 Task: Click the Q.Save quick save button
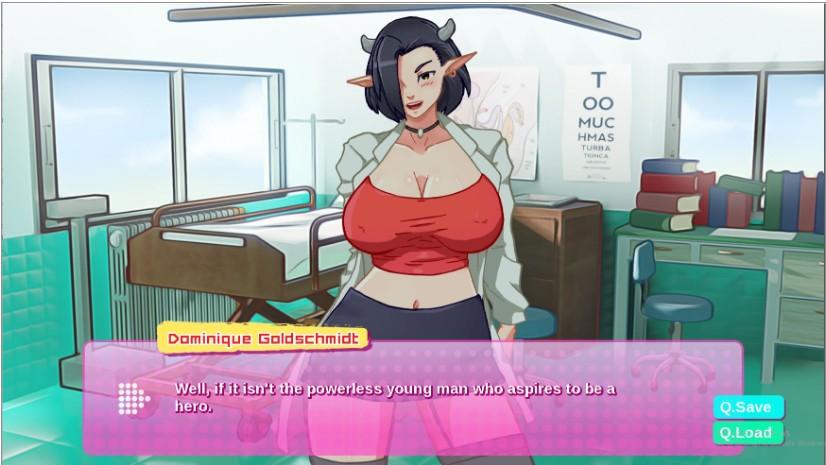coord(747,407)
